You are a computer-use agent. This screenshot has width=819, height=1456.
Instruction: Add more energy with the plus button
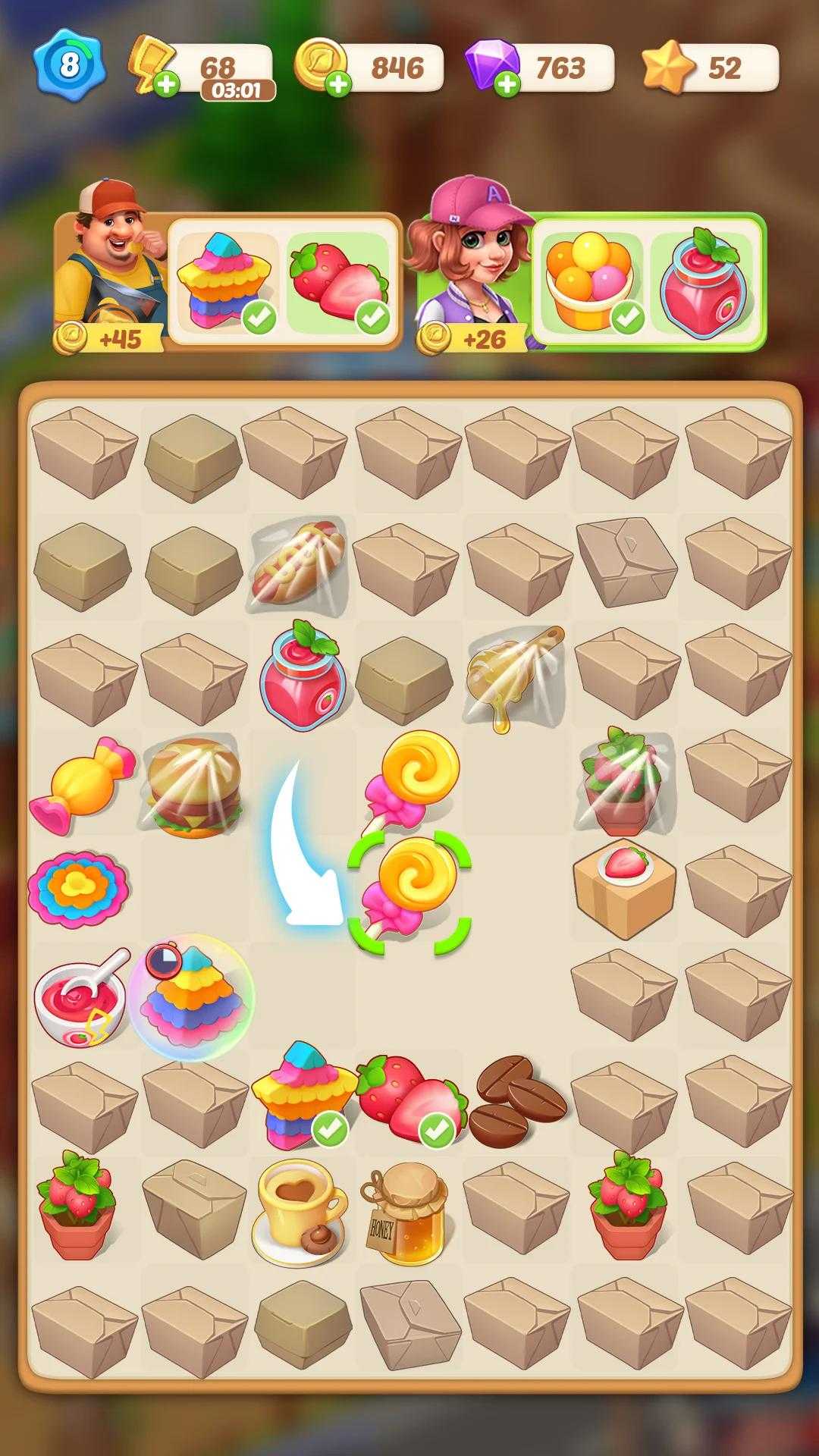[x=166, y=83]
